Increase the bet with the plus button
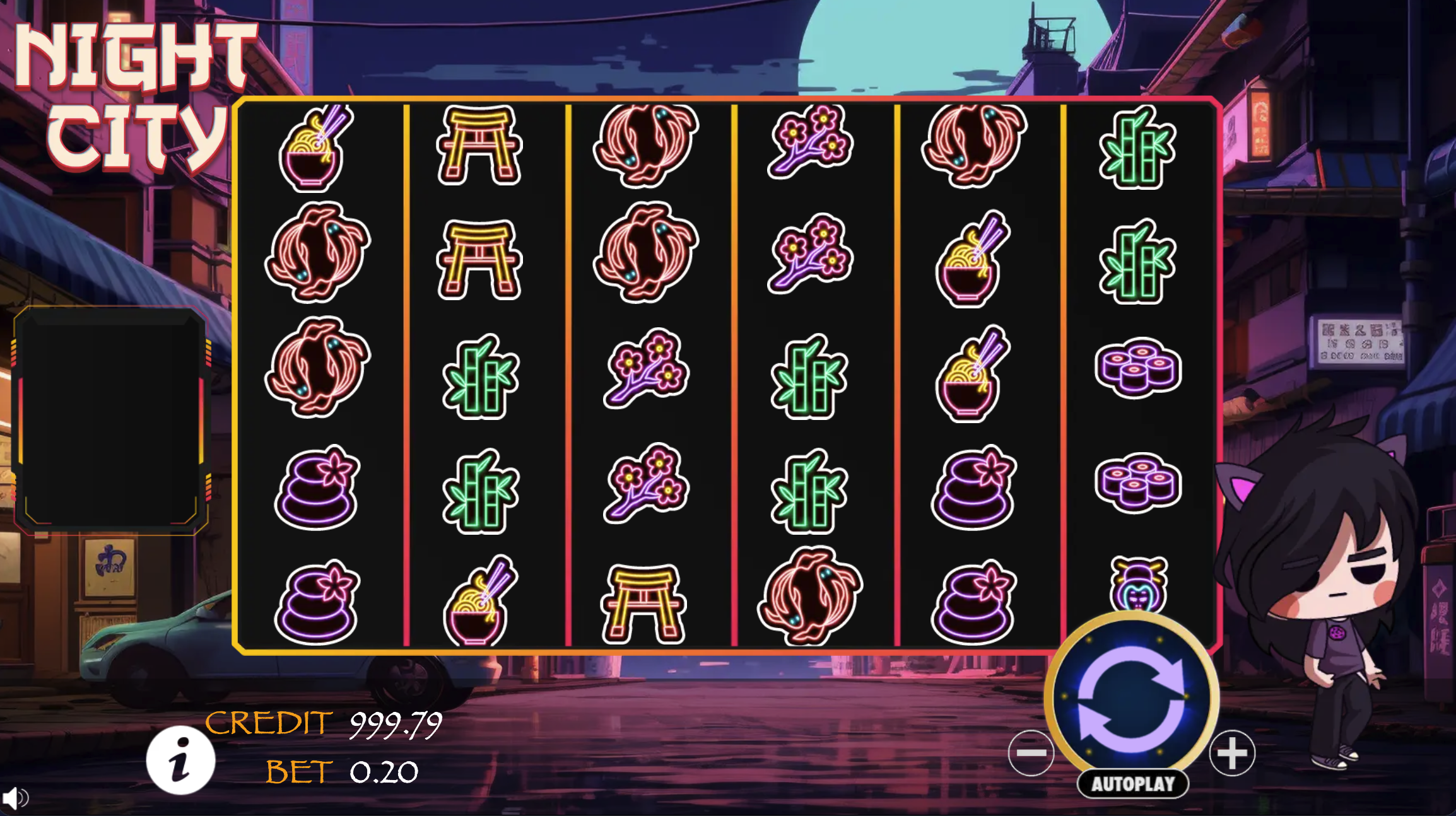 [x=1232, y=753]
